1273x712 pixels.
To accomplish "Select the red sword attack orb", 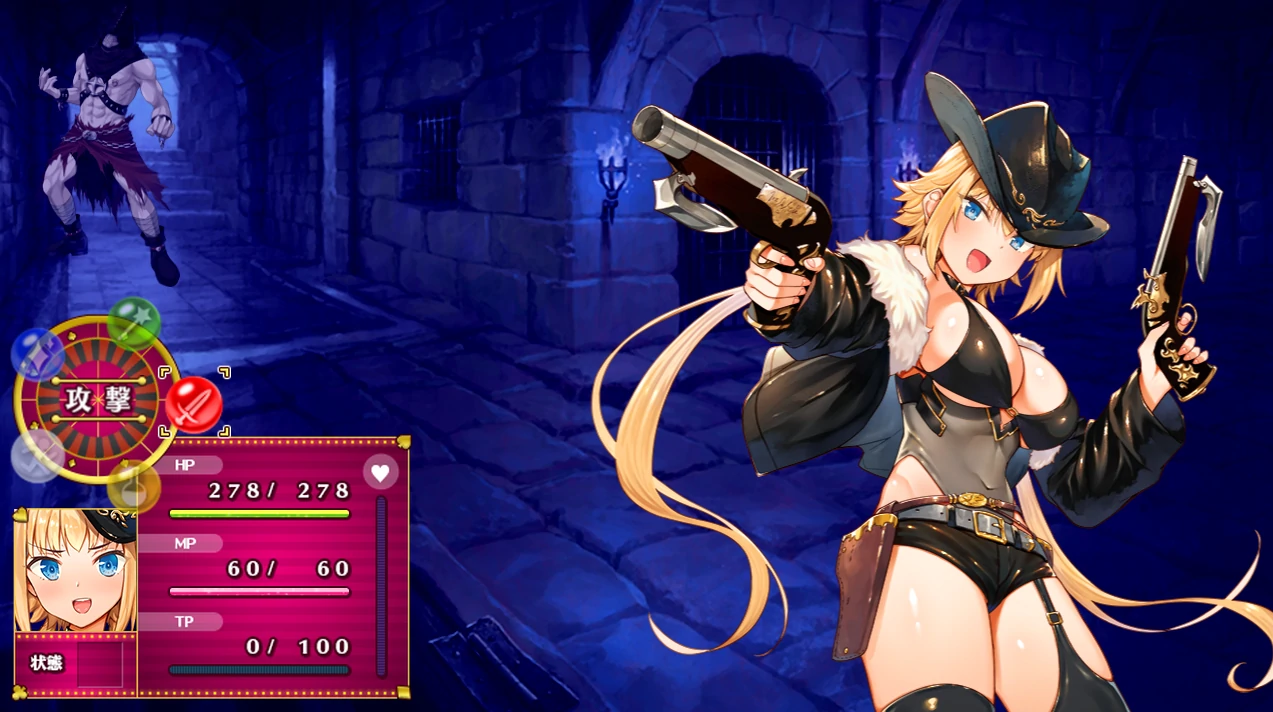I will 194,404.
